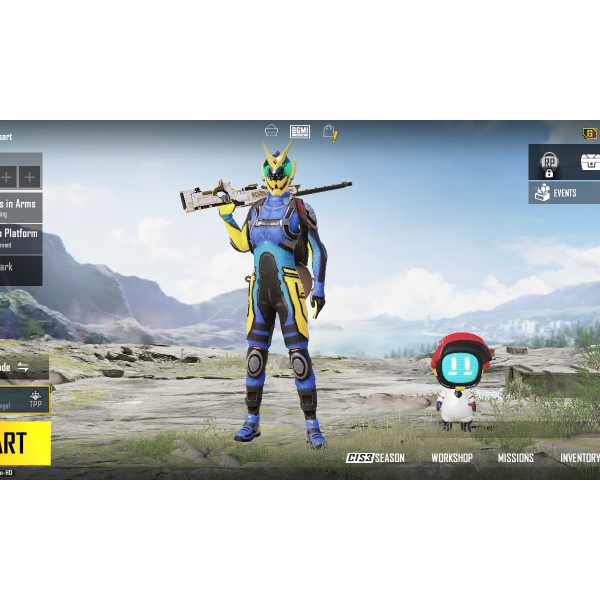The height and width of the screenshot is (600, 600).
Task: Open the Platform option in left panel
Action: tap(20, 238)
